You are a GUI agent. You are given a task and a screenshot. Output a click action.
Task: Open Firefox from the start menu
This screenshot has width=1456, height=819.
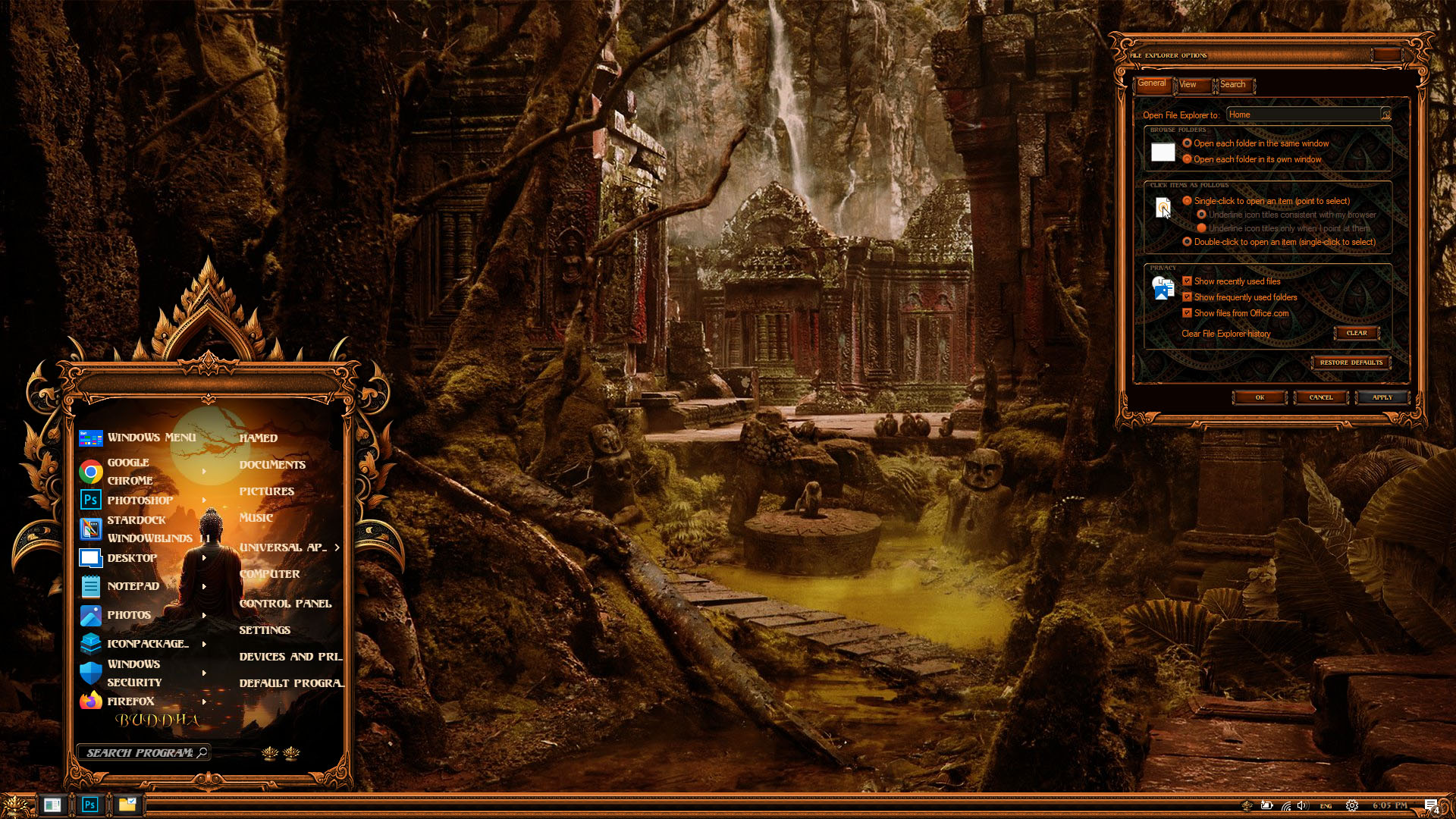point(130,701)
